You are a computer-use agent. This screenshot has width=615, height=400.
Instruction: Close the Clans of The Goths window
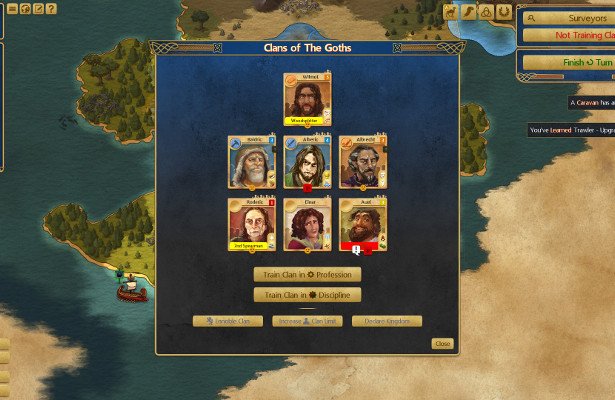[442, 344]
